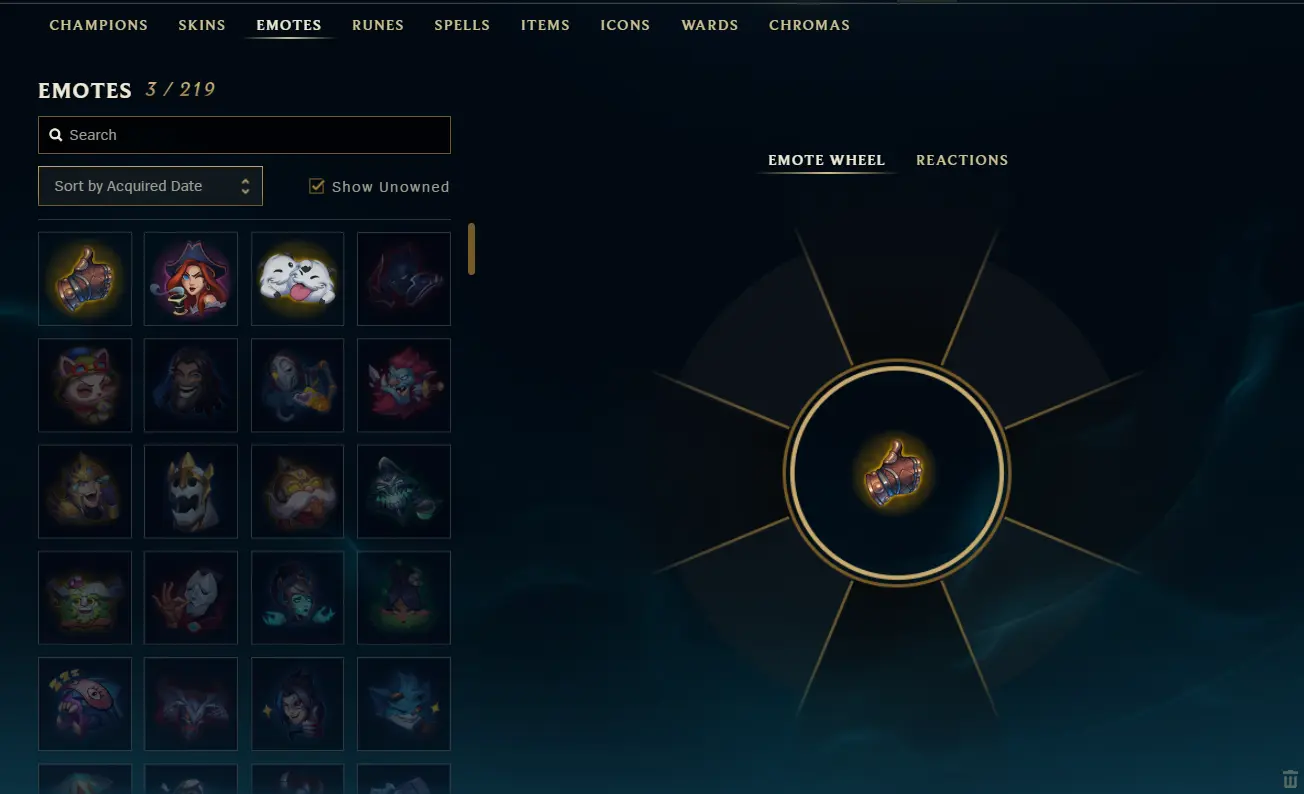Screen dimensions: 1304x794
Task: Select the sparkling purple-haired champion emote
Action: (297, 703)
